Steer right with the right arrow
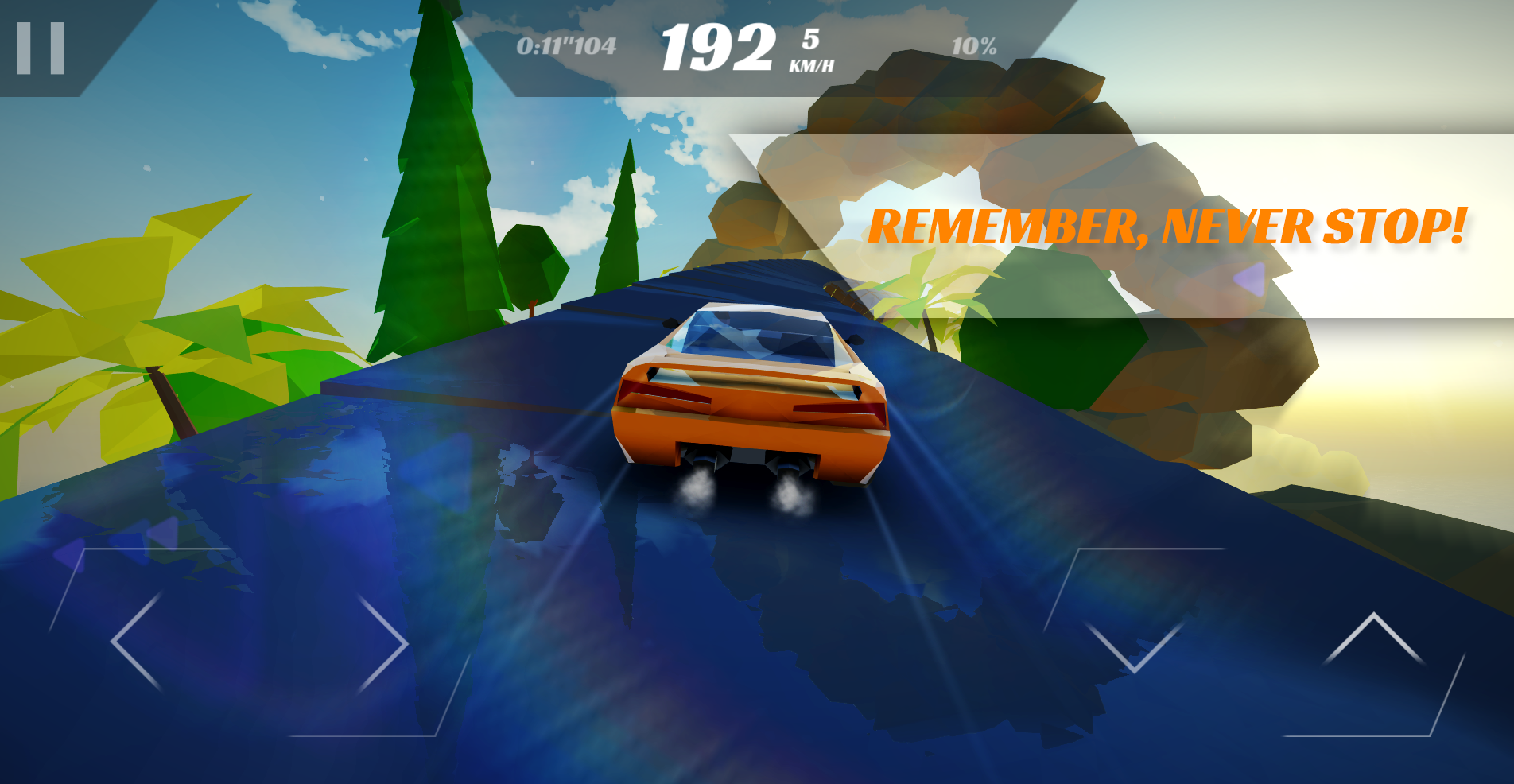 point(383,644)
